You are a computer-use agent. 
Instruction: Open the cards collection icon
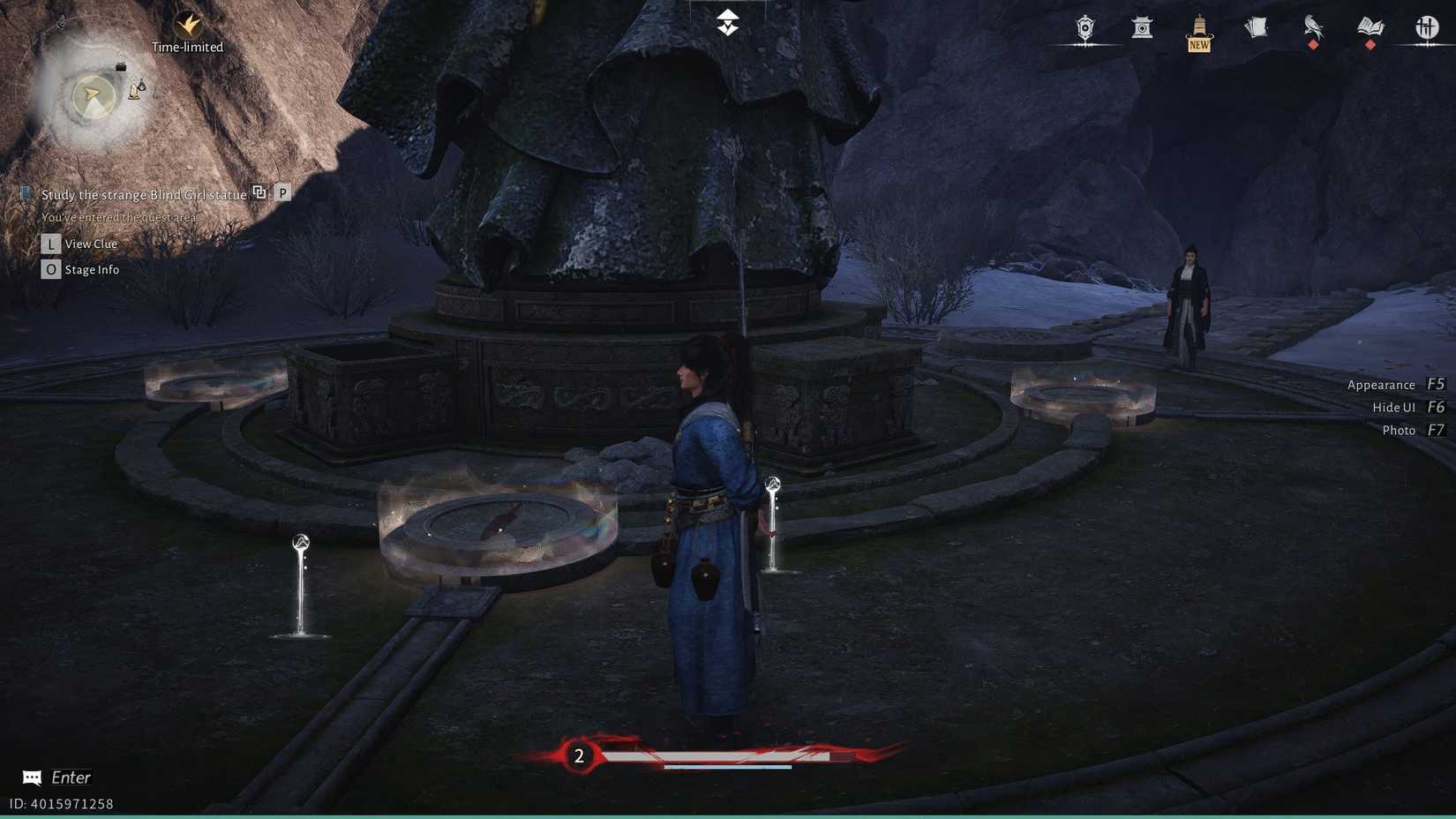[x=1256, y=29]
